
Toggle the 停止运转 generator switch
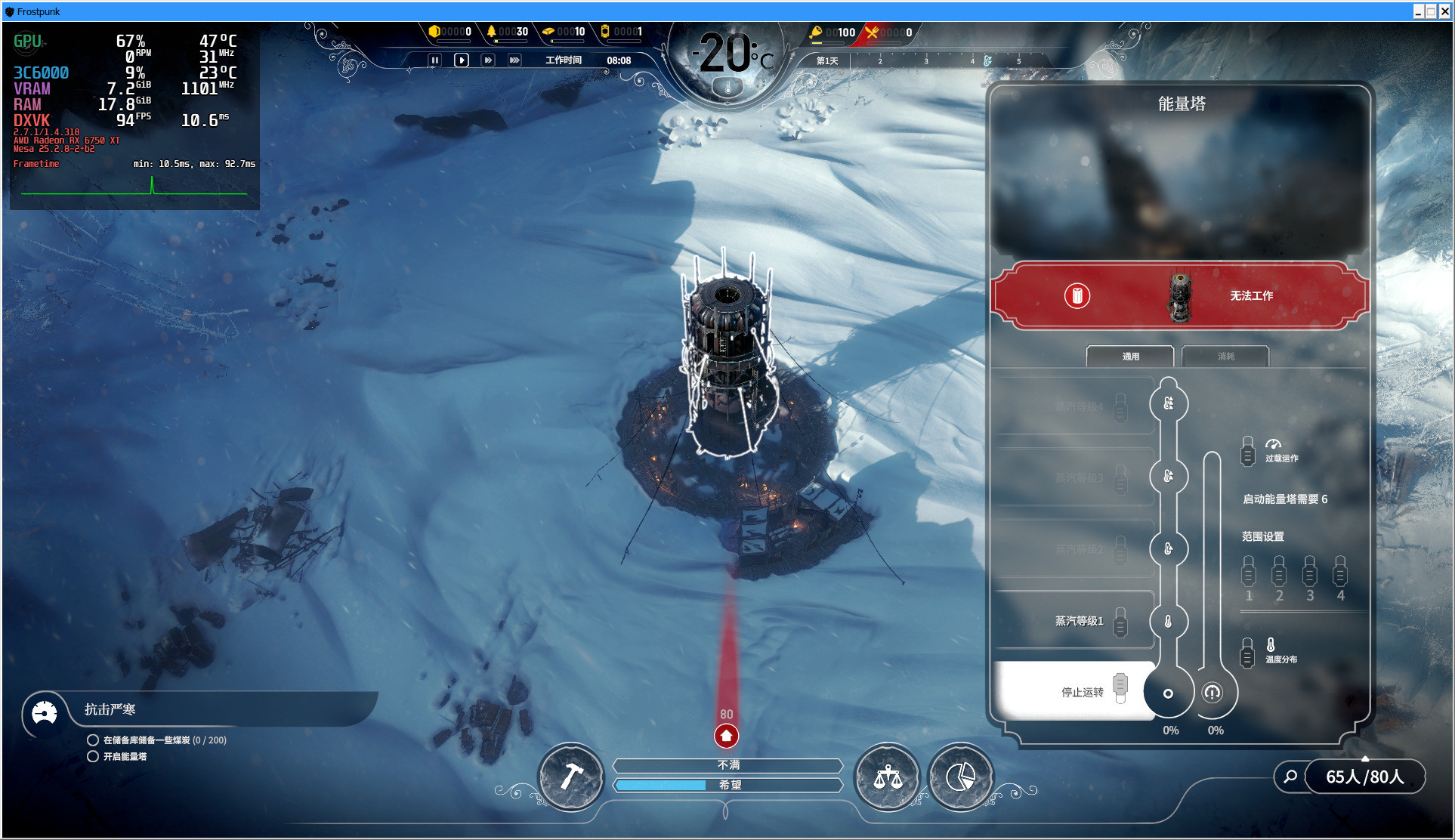click(1120, 687)
